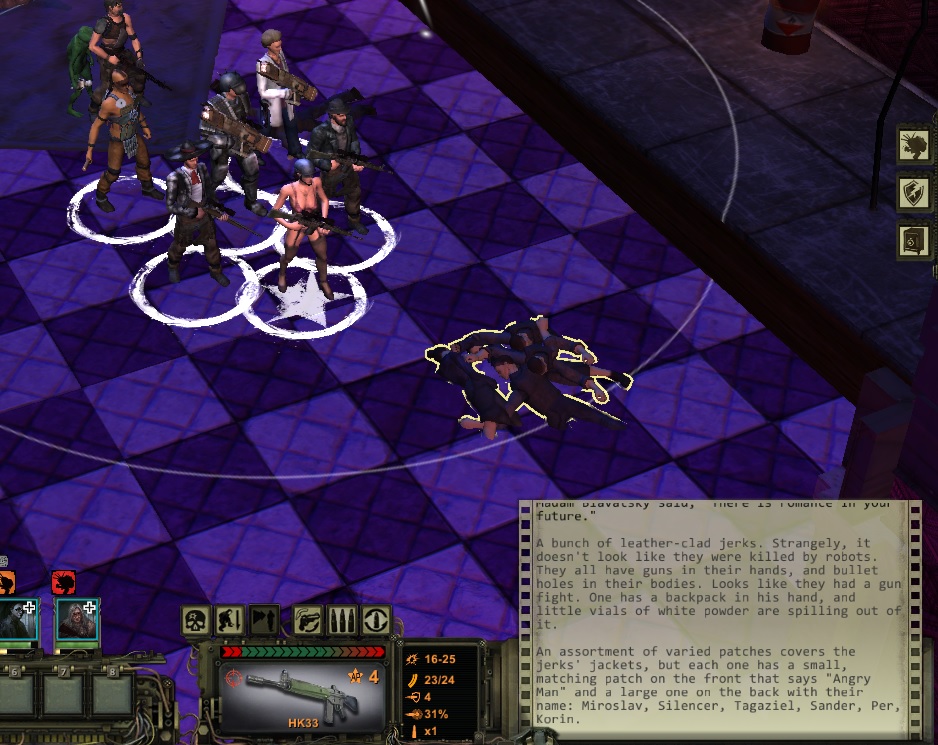Click the lightning shield icon
This screenshot has width=938, height=745.
click(914, 192)
